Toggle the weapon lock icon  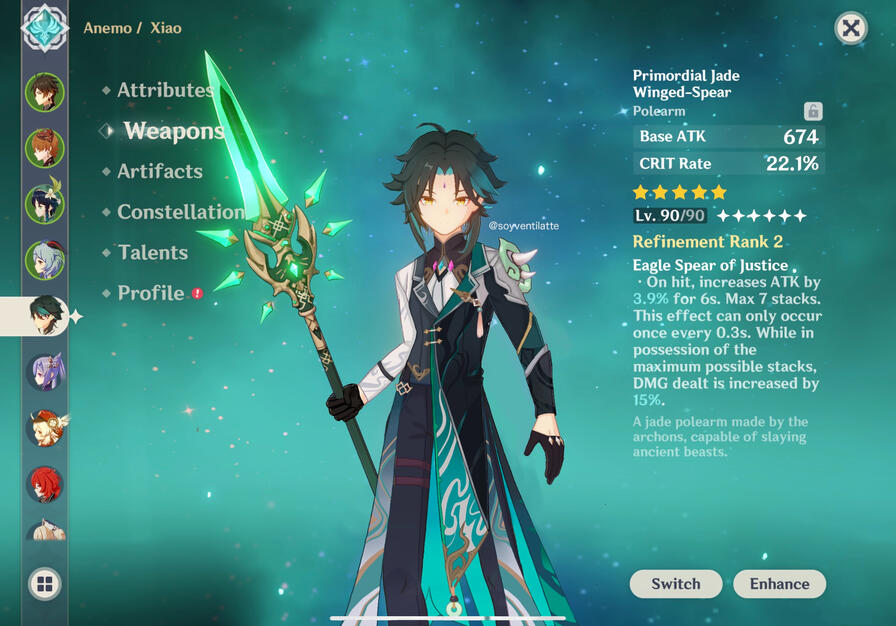(x=813, y=111)
